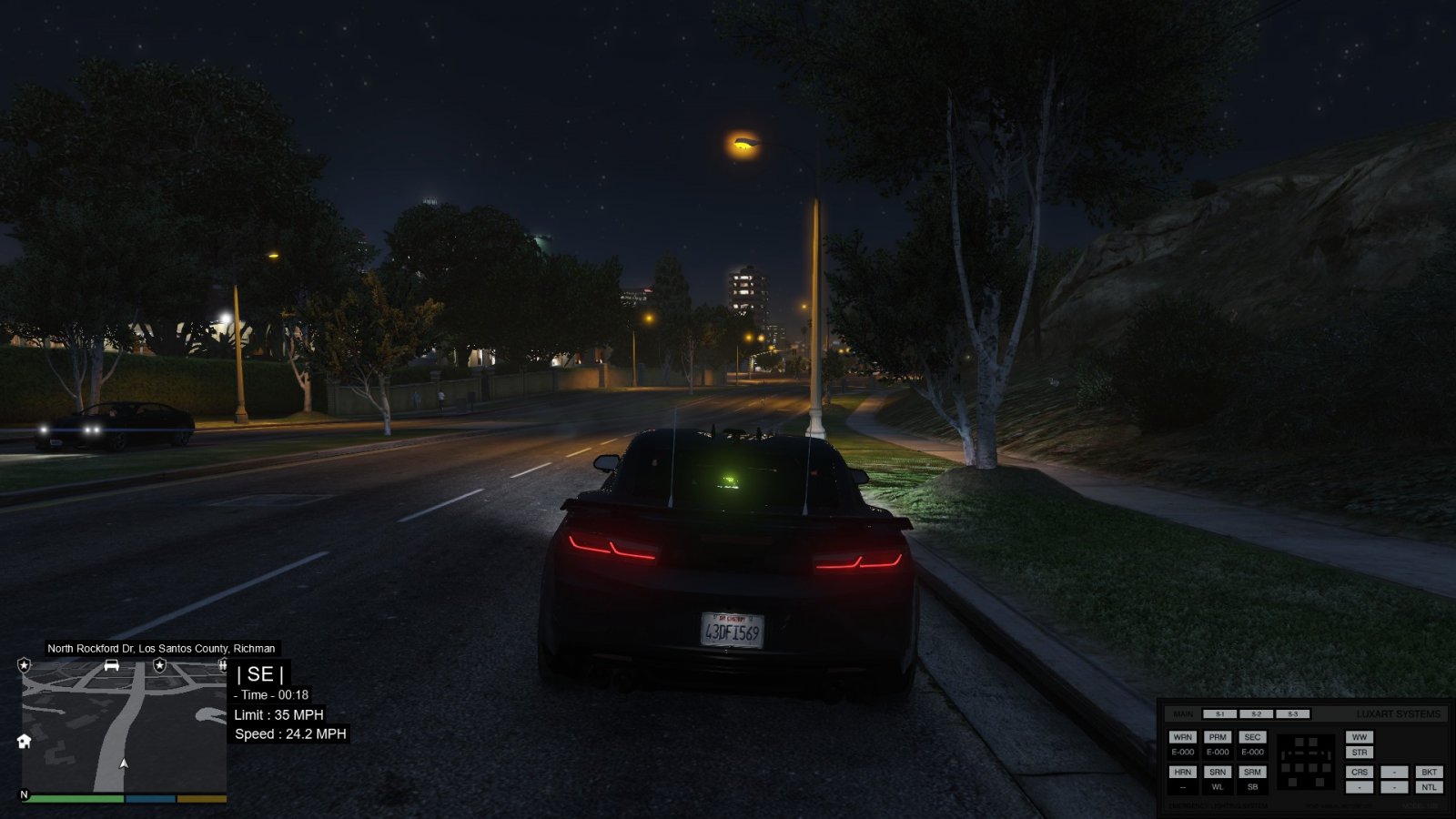Image resolution: width=1456 pixels, height=819 pixels.
Task: Turn on the SEC secondary lights button
Action: [1252, 737]
